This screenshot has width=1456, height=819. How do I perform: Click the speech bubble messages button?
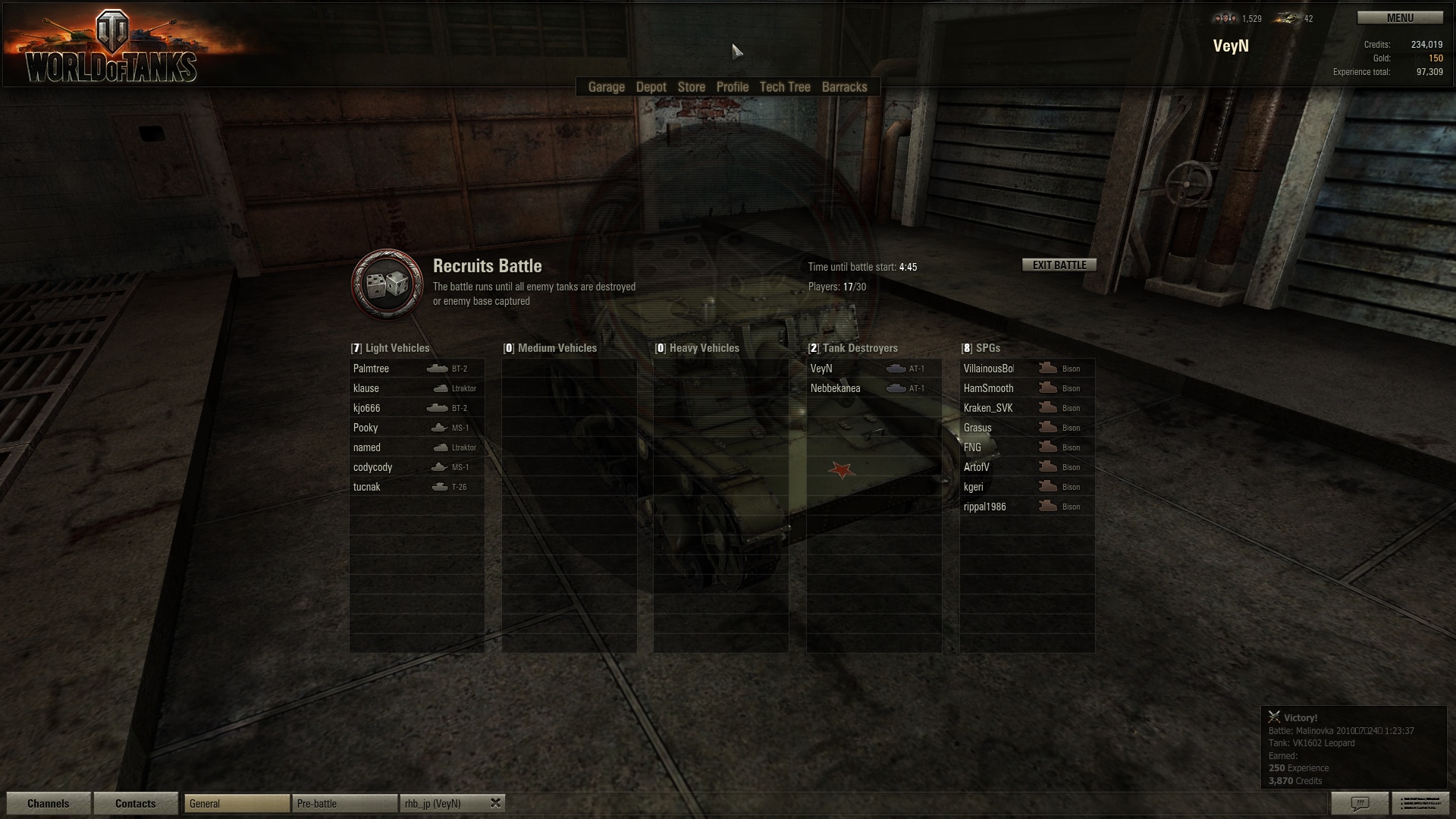coord(1360,803)
